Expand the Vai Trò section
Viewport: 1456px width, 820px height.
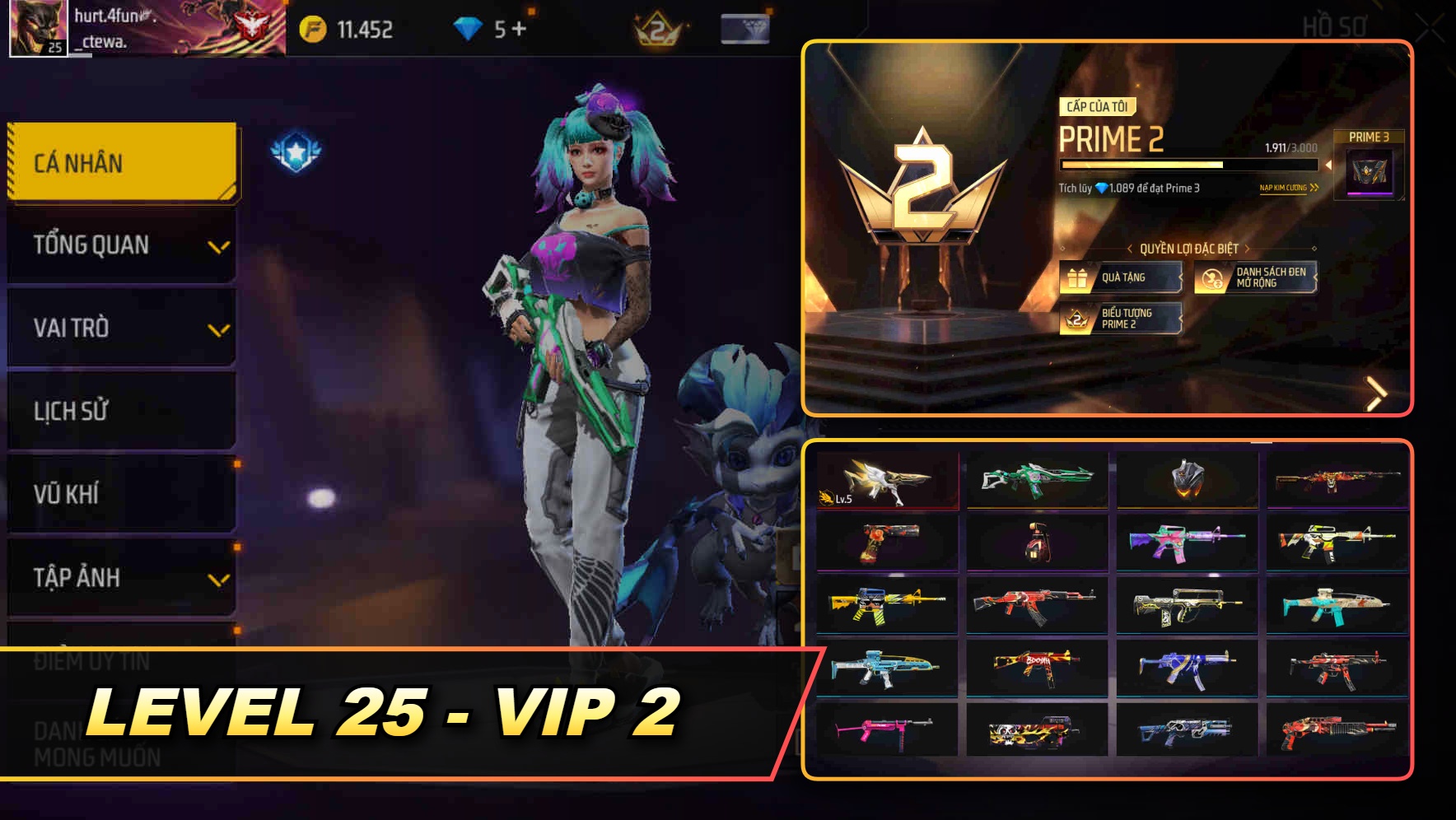click(x=120, y=328)
